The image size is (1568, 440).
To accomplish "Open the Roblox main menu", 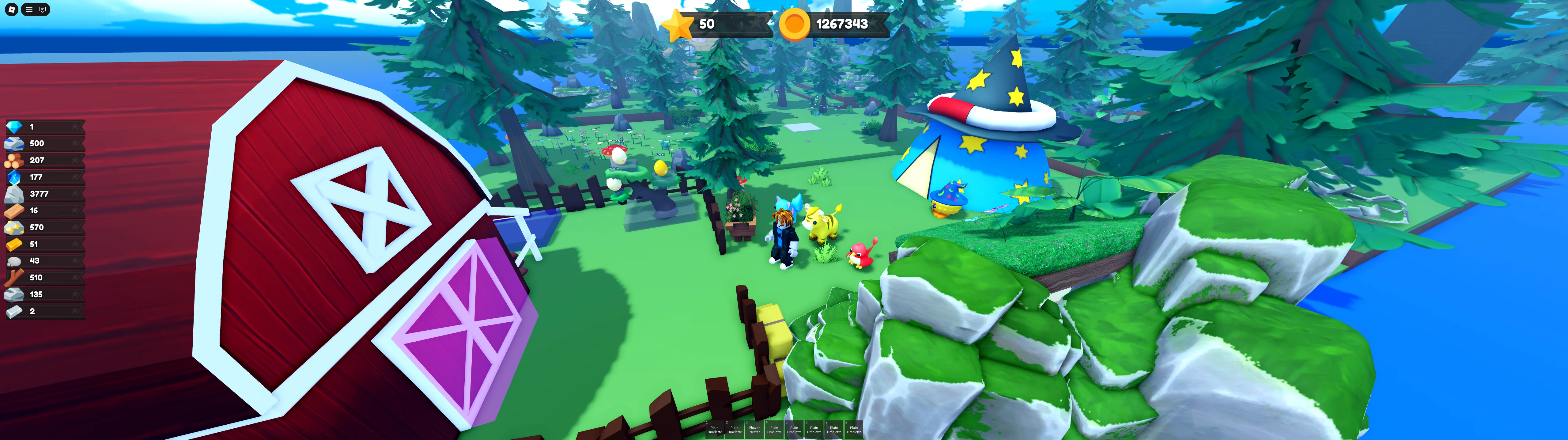I will click(x=12, y=10).
